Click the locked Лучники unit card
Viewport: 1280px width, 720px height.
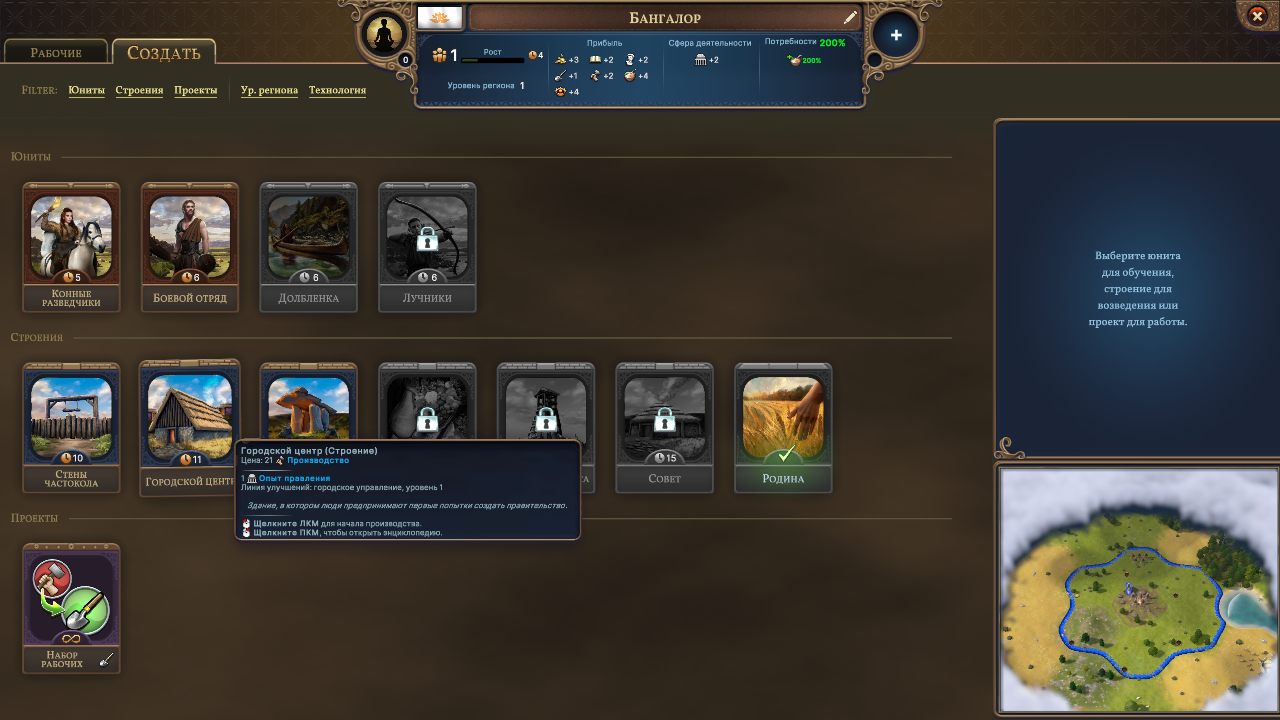coord(427,246)
